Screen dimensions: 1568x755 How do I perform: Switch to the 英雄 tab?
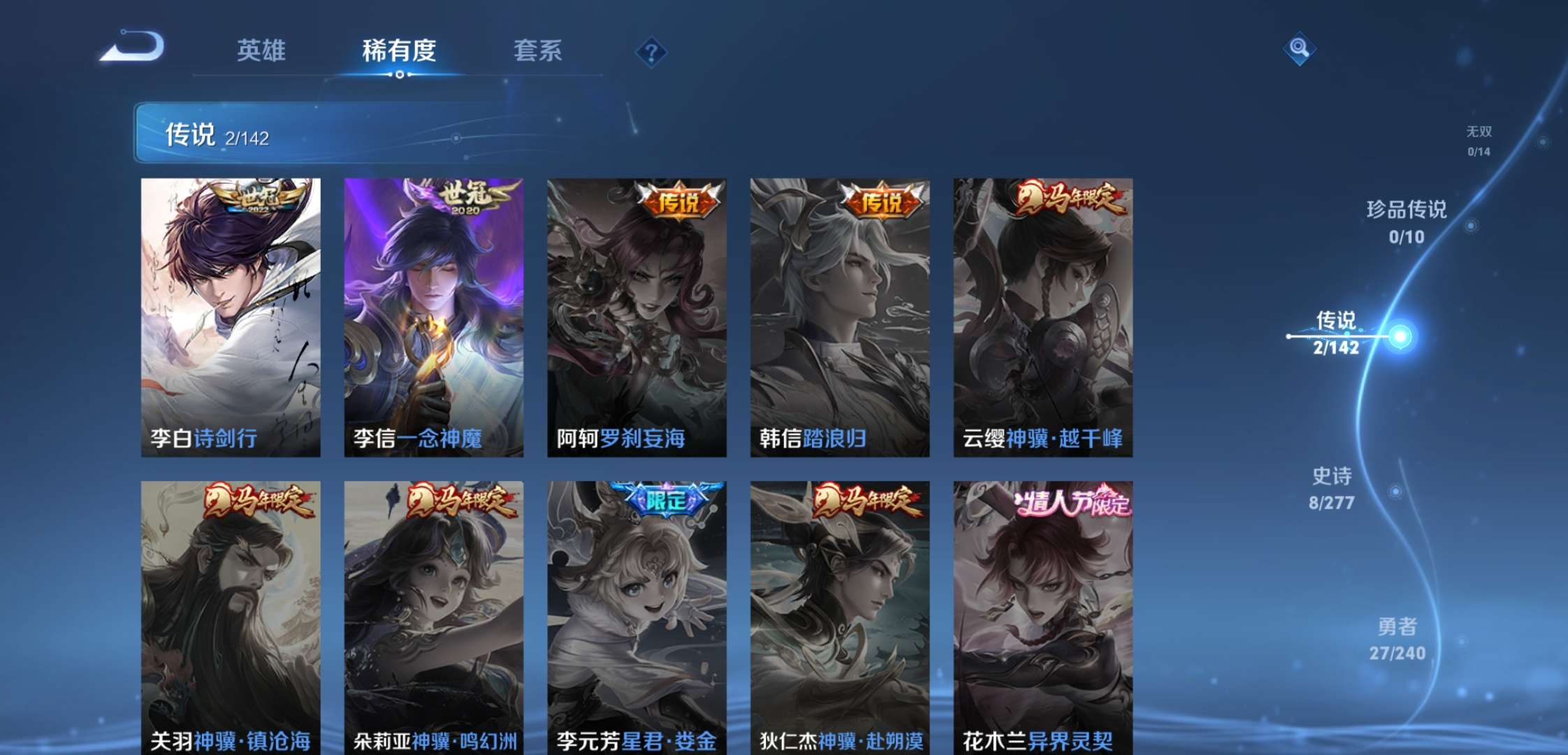[262, 51]
